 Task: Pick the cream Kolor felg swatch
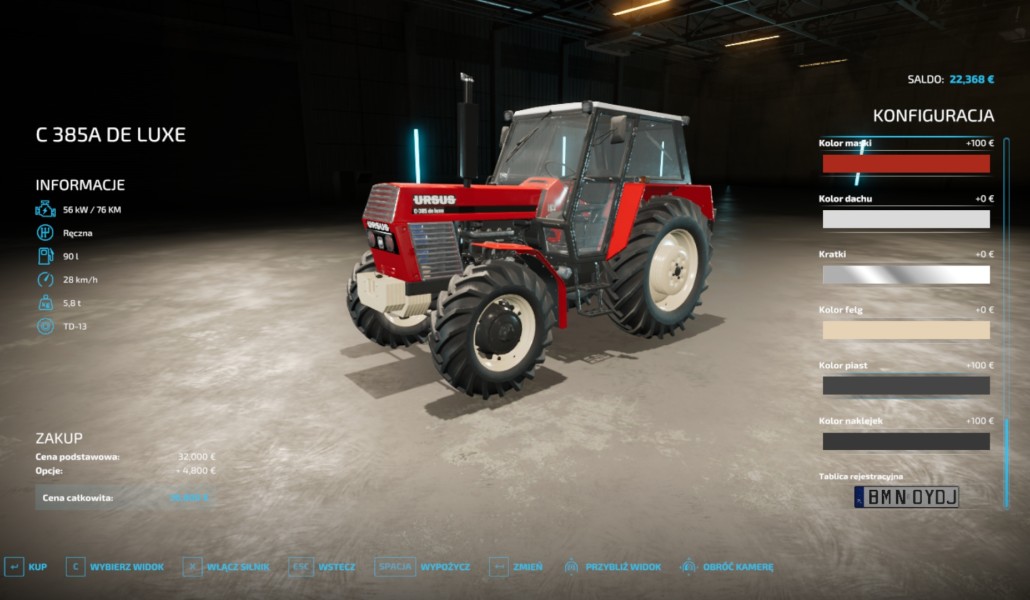pyautogui.click(x=905, y=330)
